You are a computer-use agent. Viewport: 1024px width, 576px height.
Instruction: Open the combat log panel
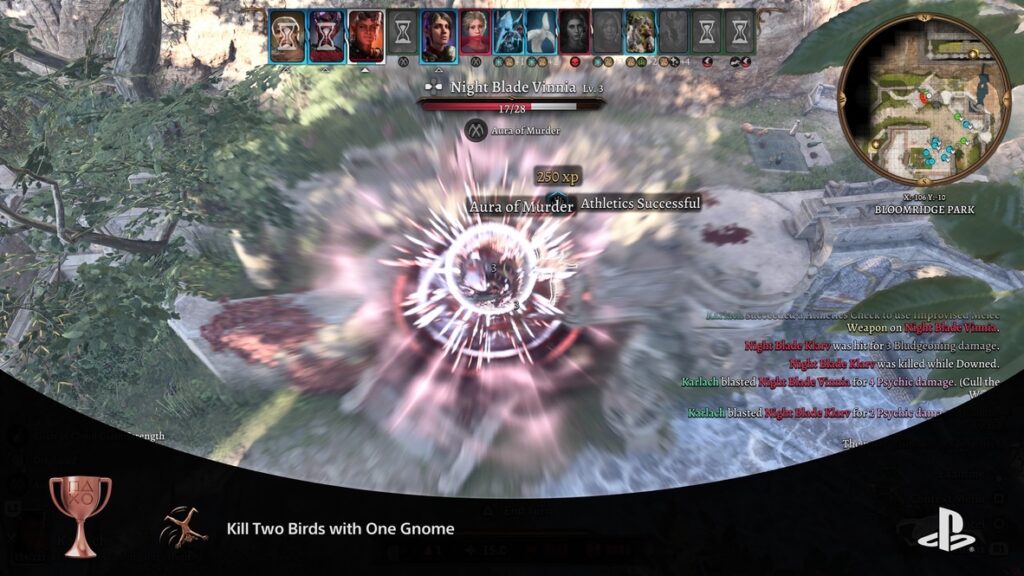point(850,370)
